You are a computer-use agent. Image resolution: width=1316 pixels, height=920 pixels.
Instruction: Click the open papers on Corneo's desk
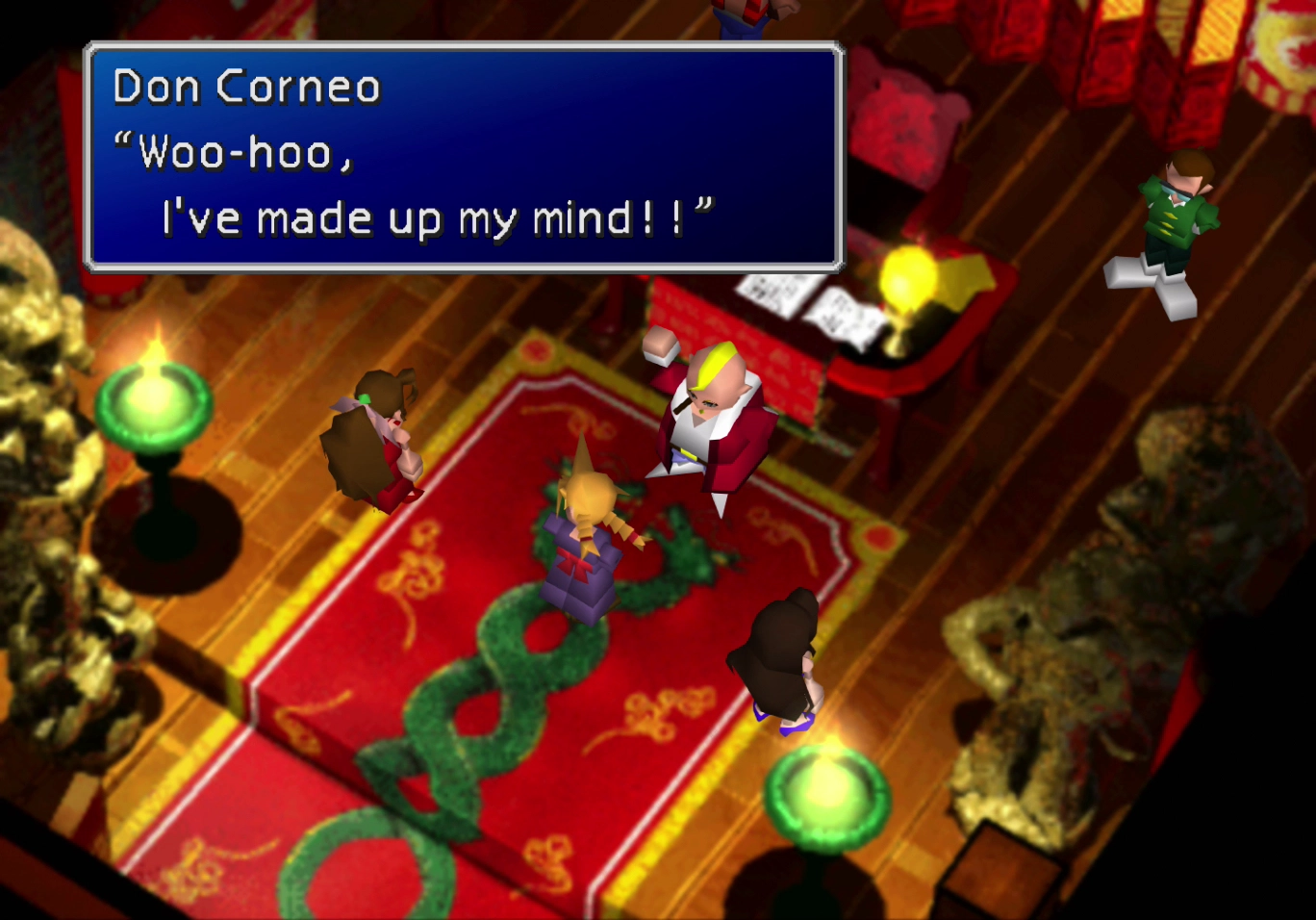(798, 303)
